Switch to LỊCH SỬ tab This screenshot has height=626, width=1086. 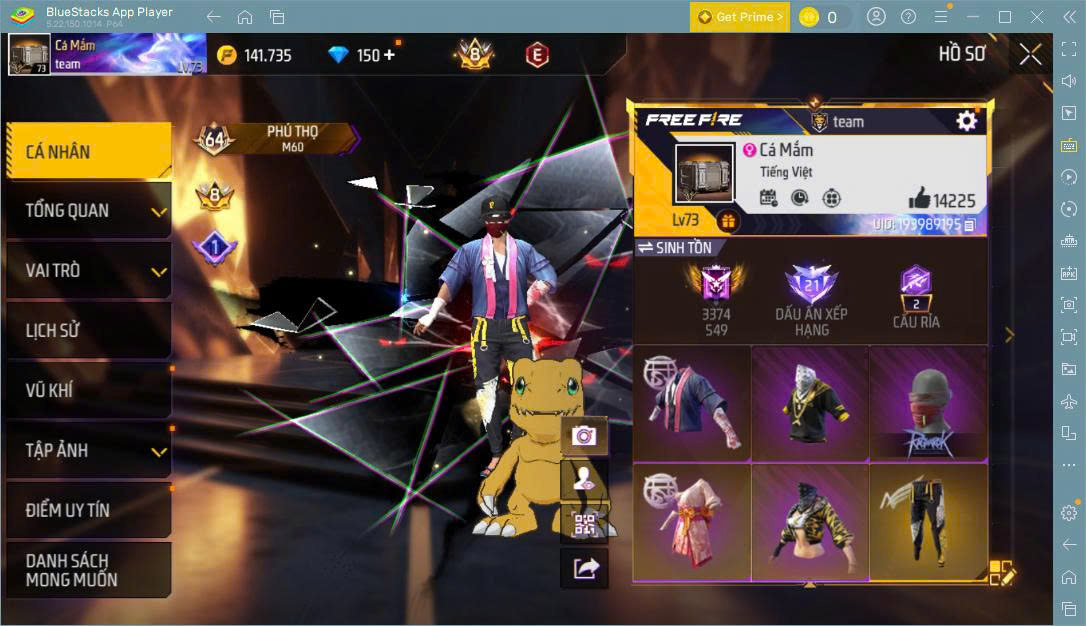(88, 331)
